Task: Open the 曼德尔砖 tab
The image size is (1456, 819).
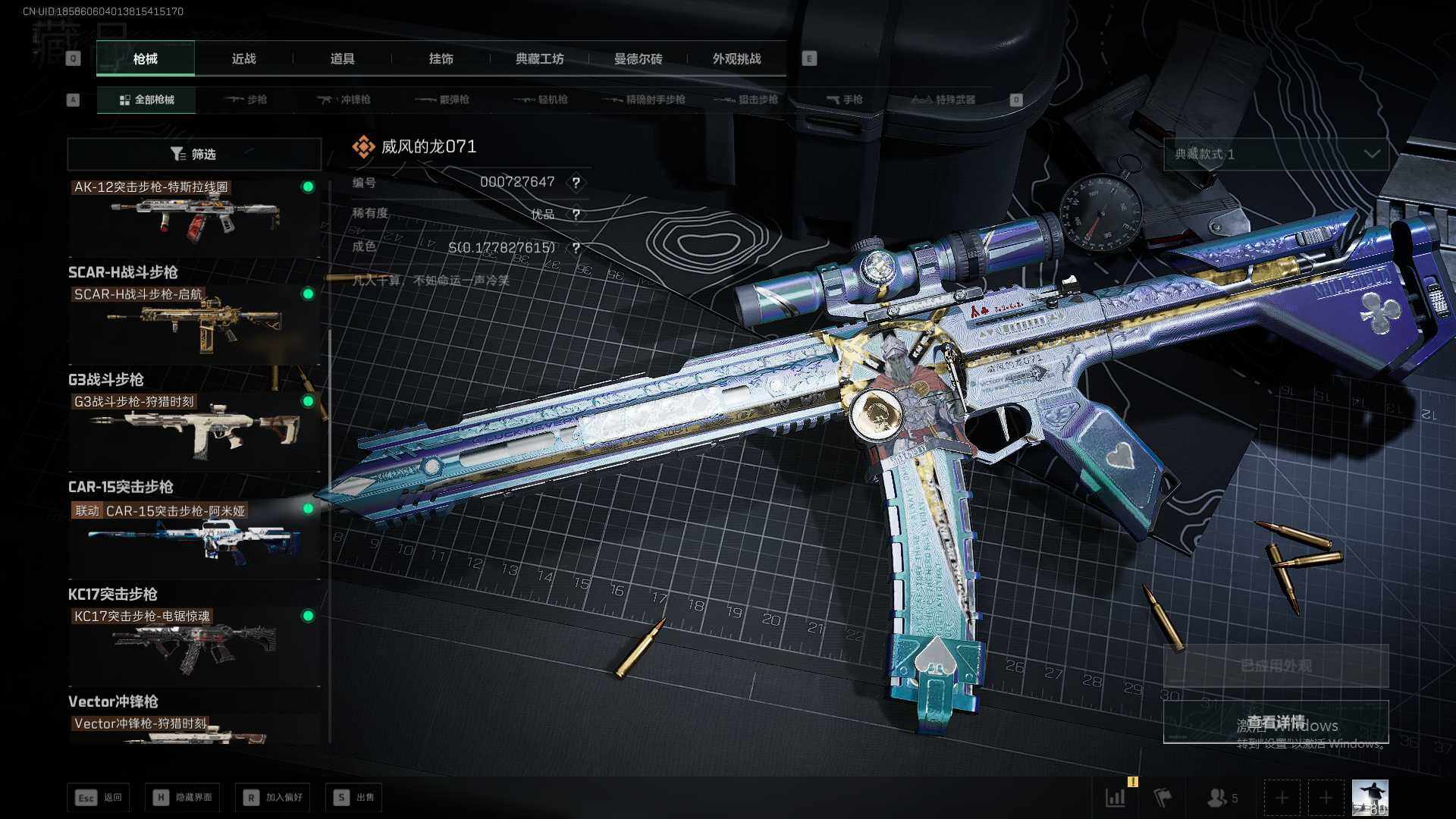Action: coord(638,58)
